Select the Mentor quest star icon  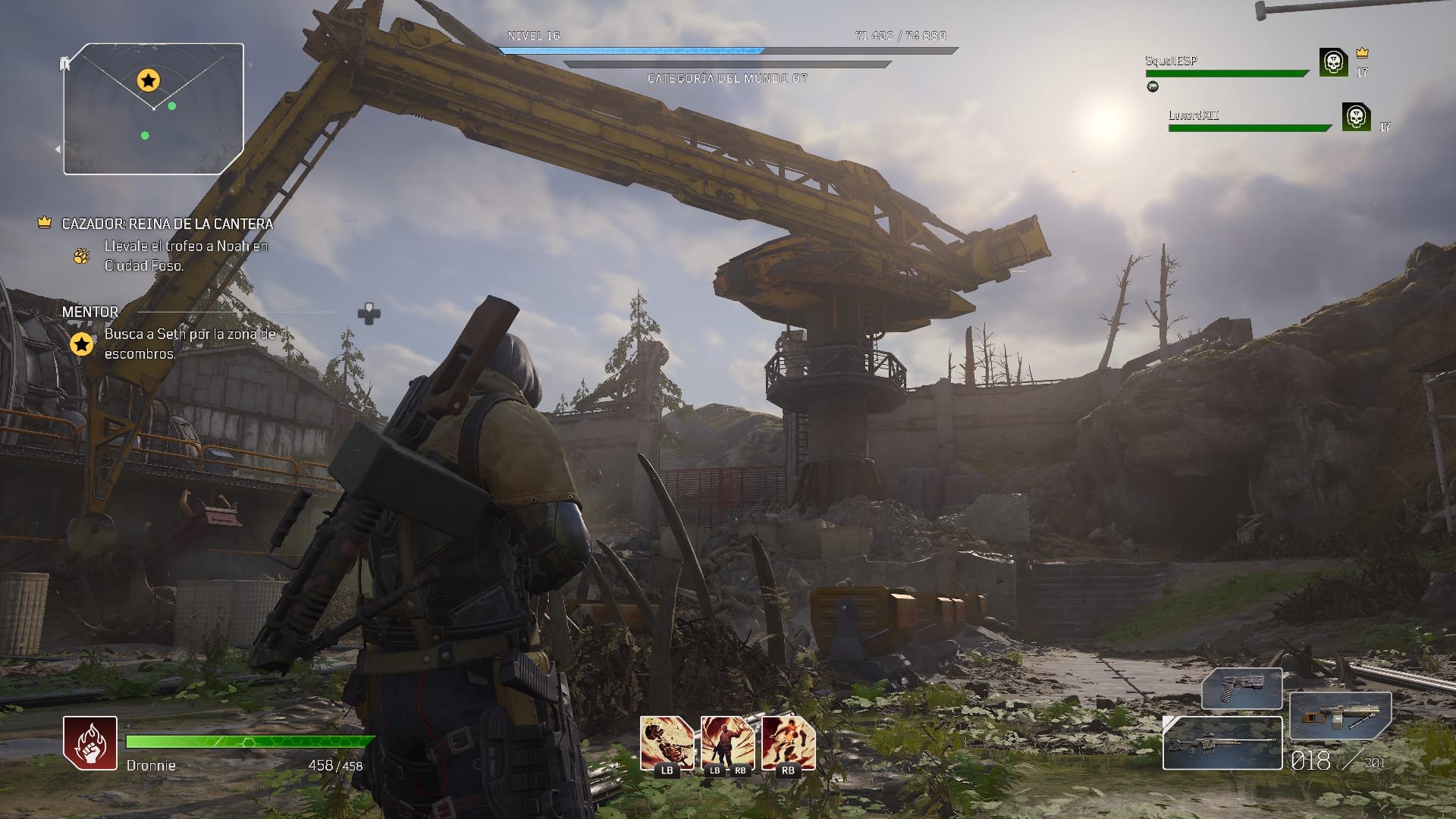click(x=81, y=344)
